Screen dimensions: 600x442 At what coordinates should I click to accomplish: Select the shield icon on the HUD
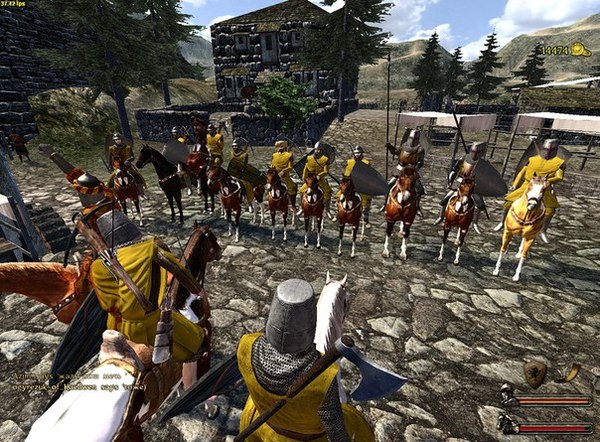(535, 374)
